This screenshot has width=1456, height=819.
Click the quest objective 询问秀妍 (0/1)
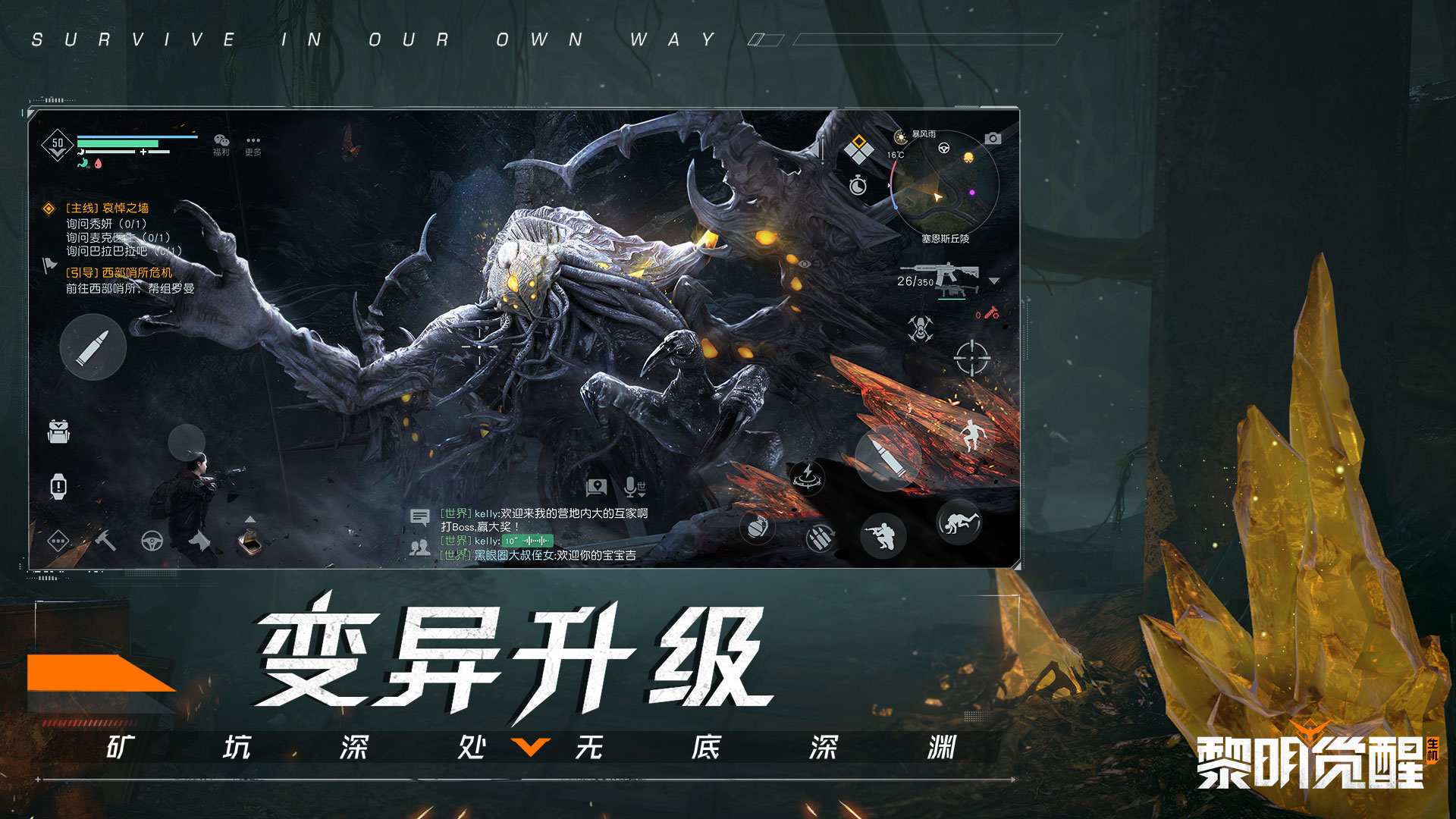(x=106, y=224)
